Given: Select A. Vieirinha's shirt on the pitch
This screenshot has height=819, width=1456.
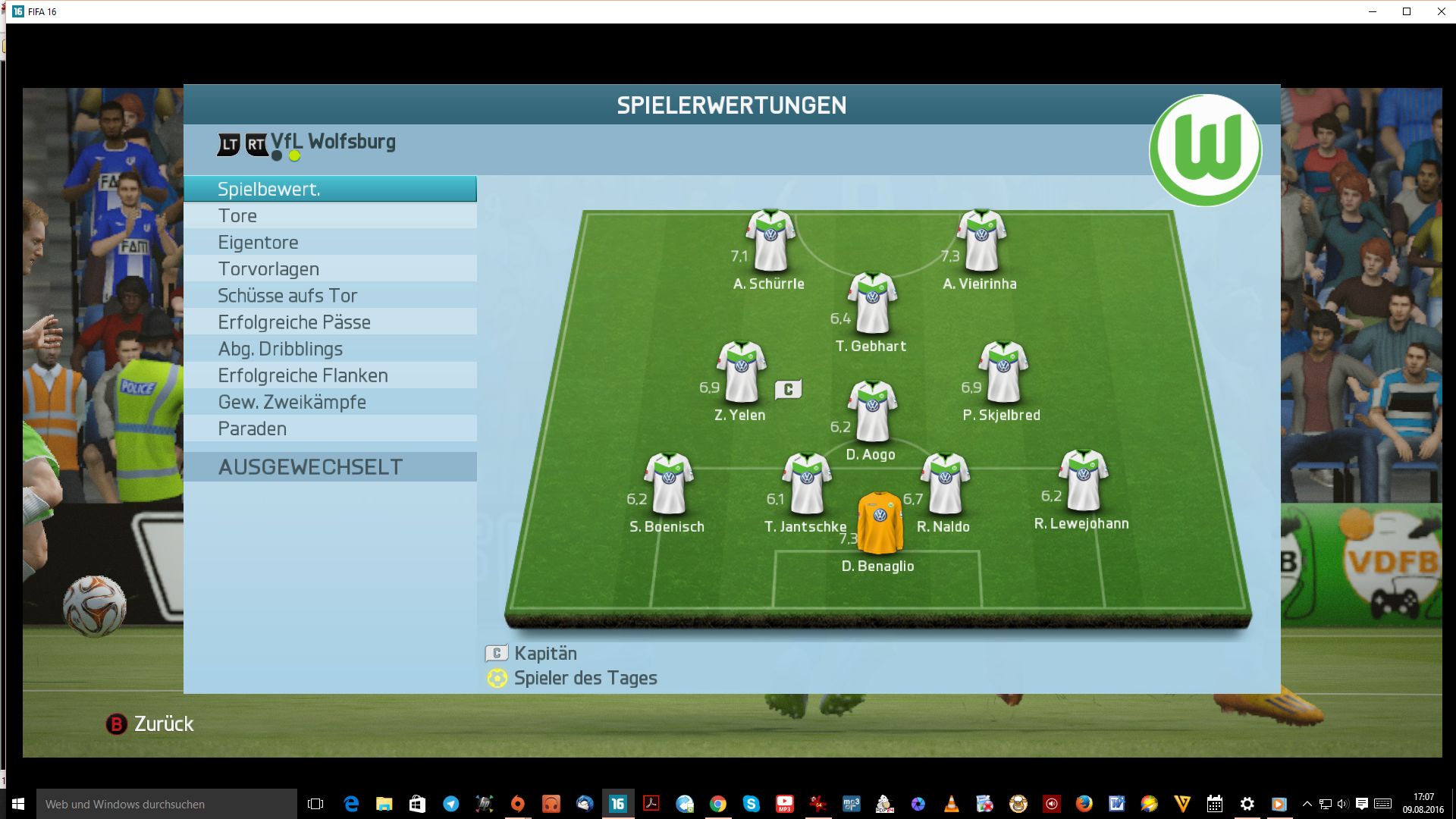Looking at the screenshot, I should pos(981,241).
